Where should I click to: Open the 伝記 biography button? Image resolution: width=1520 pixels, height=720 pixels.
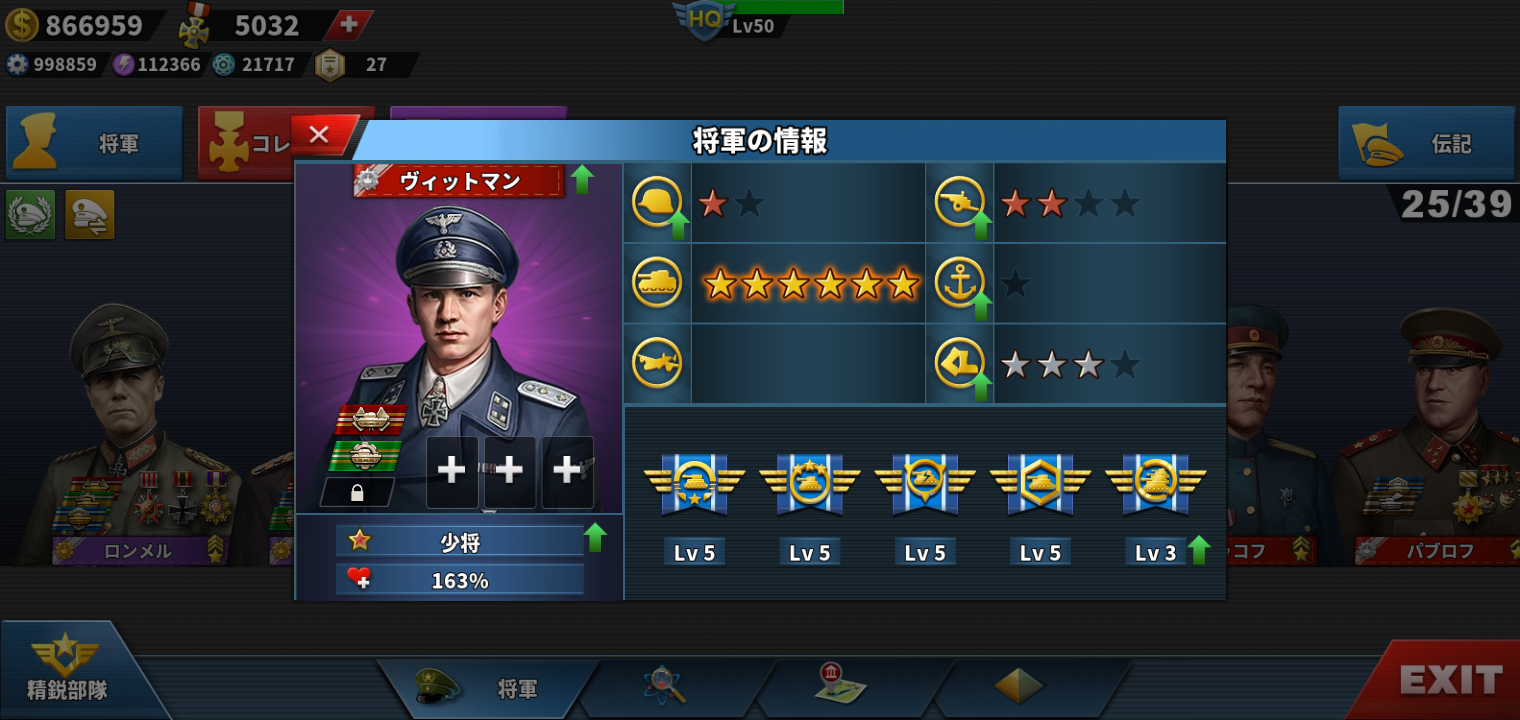[x=1426, y=144]
